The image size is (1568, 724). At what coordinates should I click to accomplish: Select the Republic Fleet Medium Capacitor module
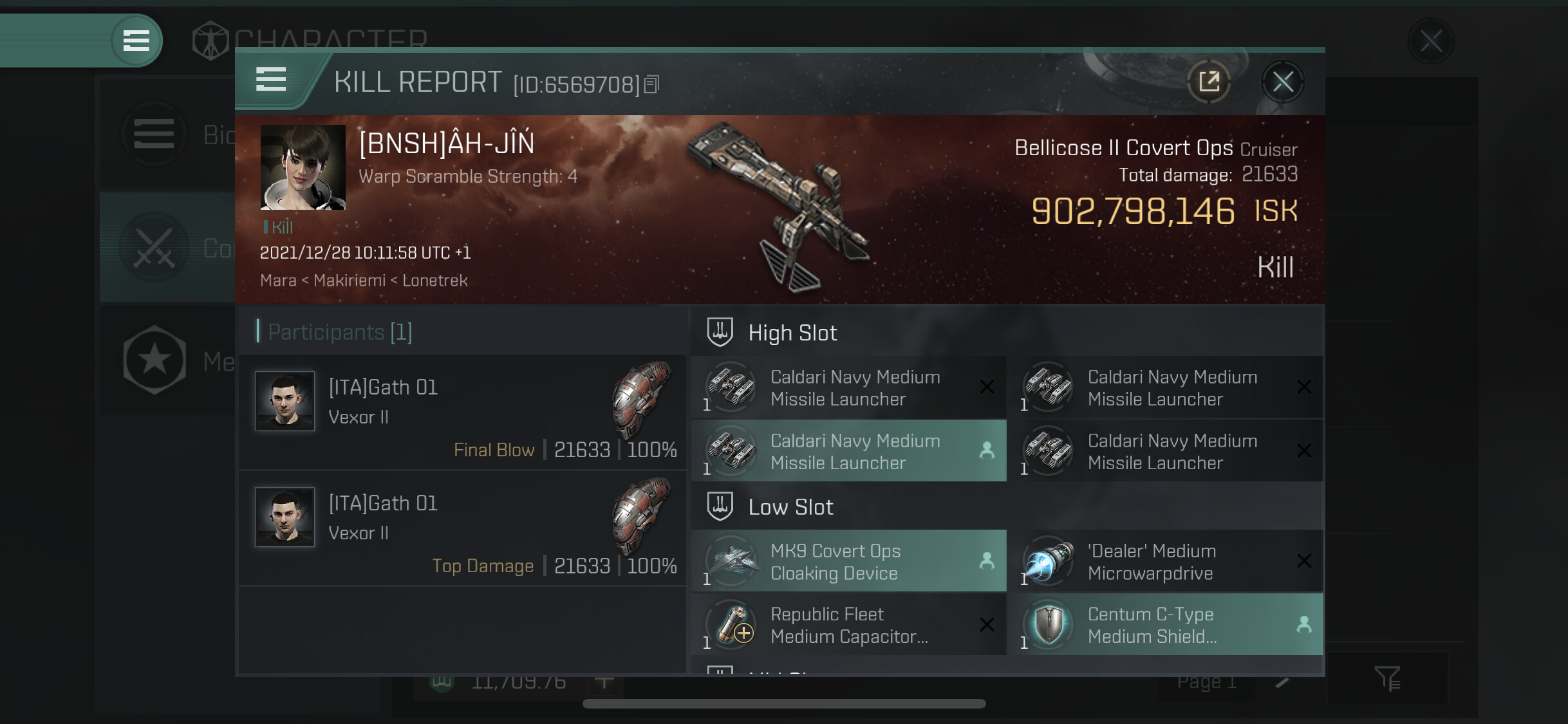click(x=848, y=624)
